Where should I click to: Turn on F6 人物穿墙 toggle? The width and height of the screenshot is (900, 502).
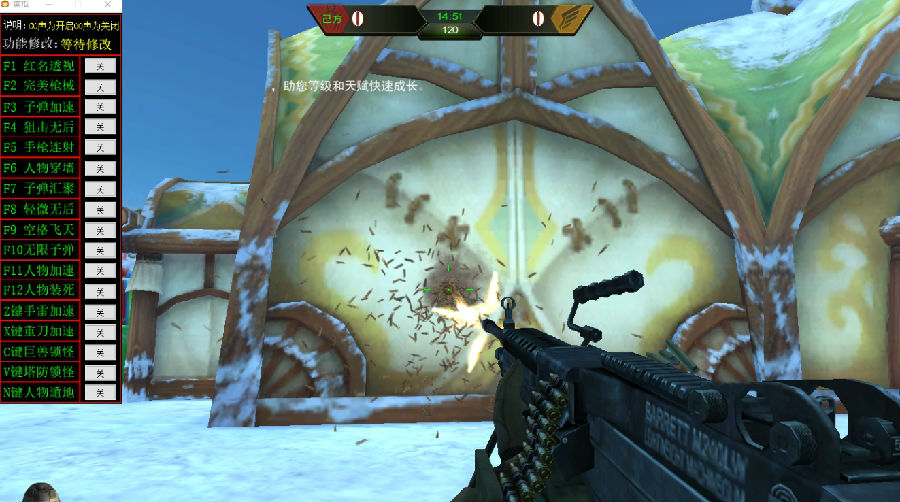click(100, 168)
